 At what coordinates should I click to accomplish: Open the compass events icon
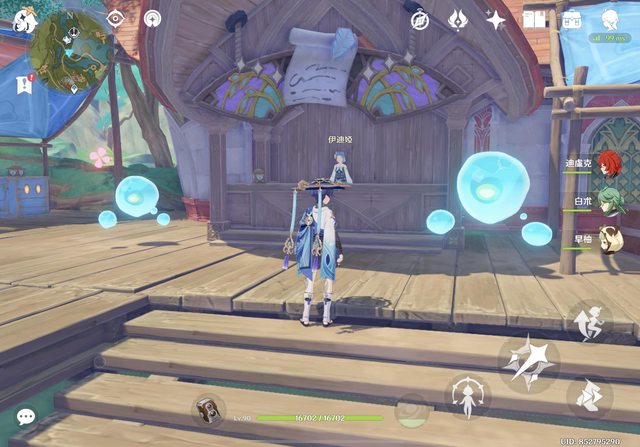click(420, 20)
